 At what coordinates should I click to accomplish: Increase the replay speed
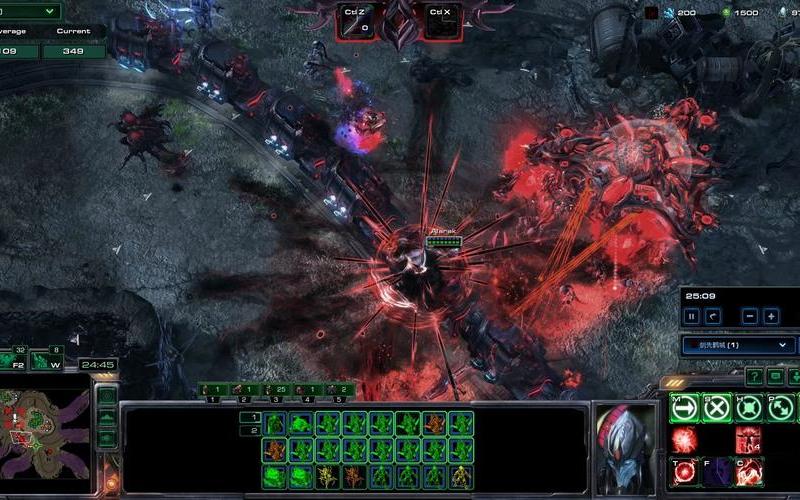pyautogui.click(x=771, y=316)
